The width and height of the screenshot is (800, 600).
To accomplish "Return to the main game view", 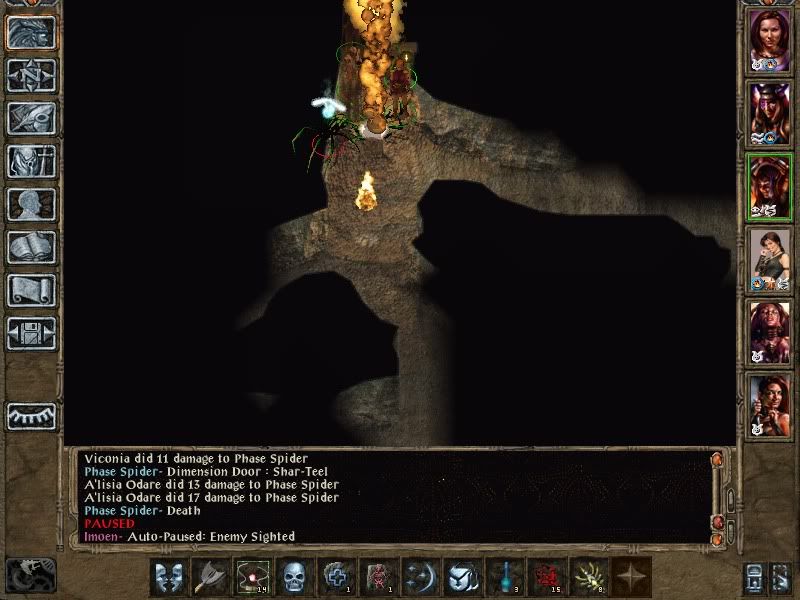I will pos(32,32).
